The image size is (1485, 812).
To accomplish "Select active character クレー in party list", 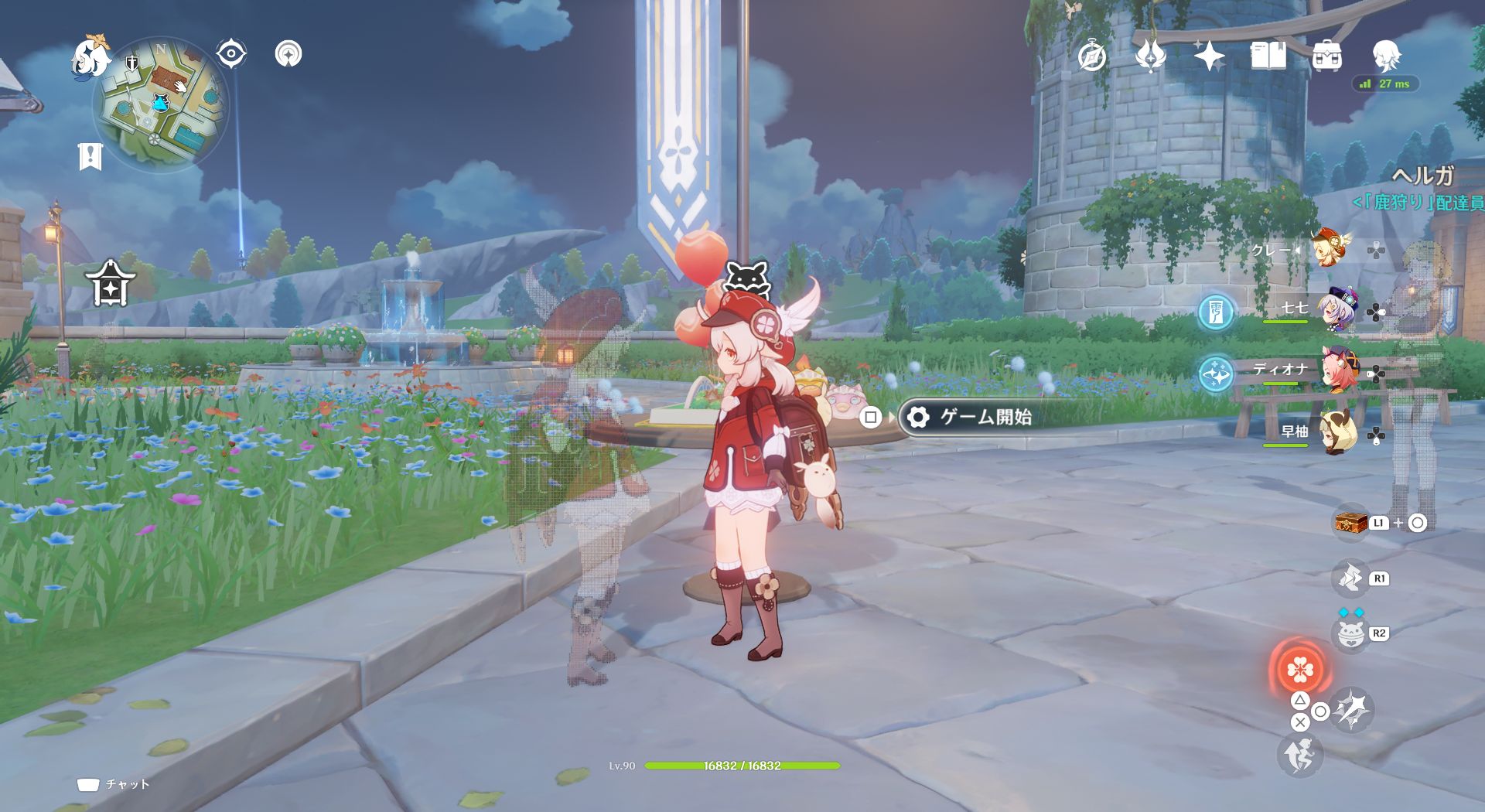I will (x=1329, y=249).
